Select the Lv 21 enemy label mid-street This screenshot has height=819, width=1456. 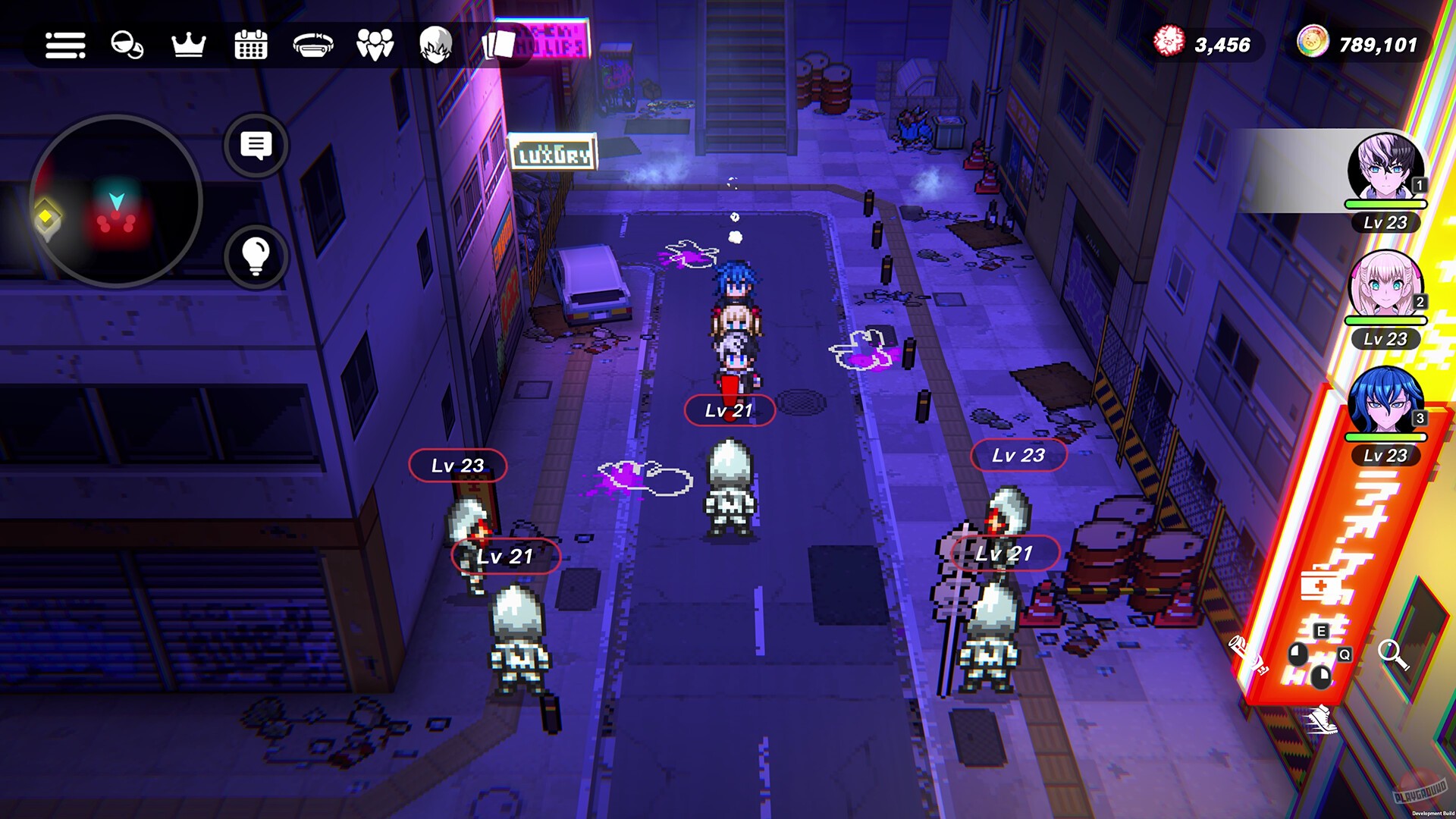(x=730, y=411)
